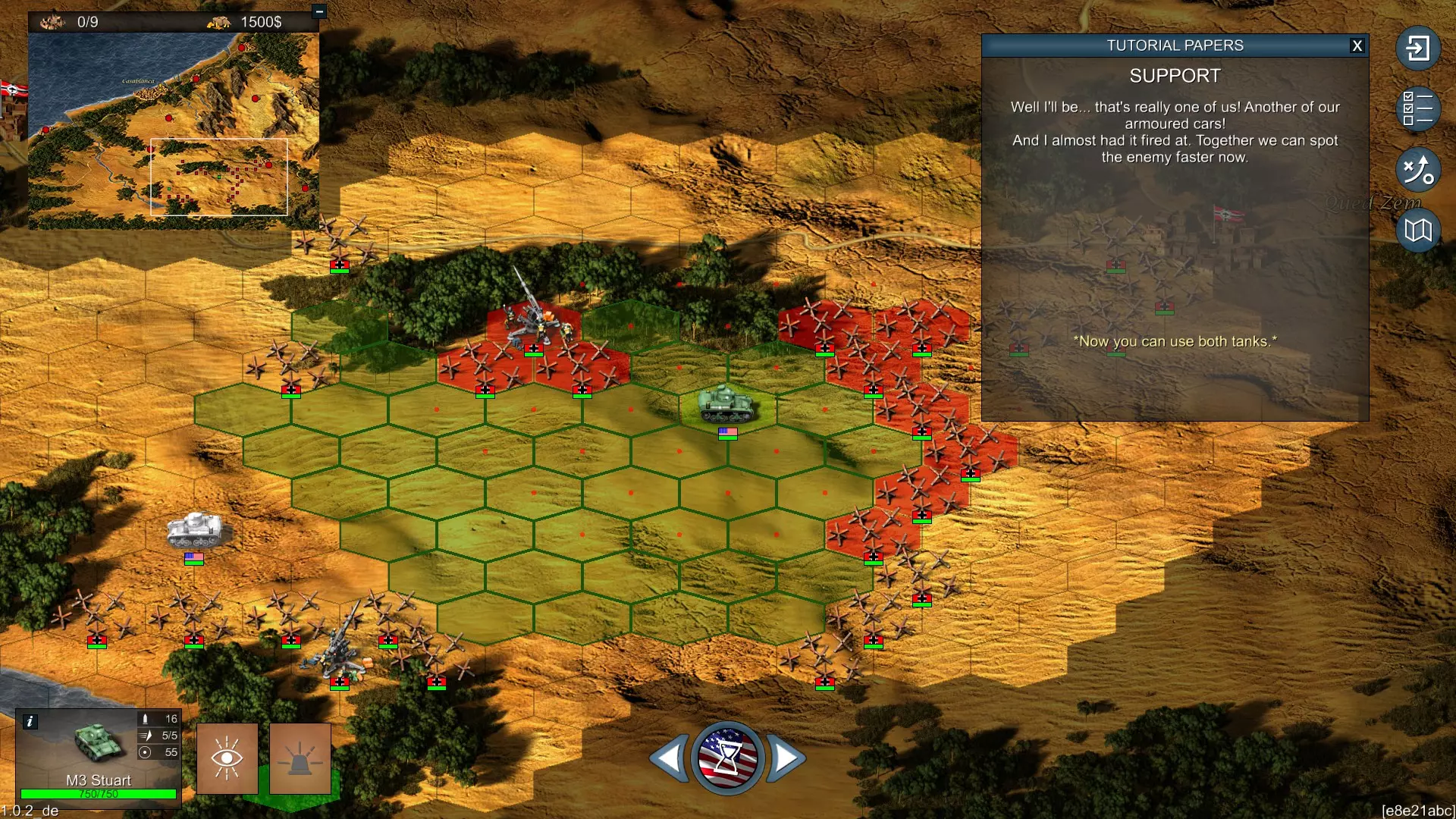This screenshot has height=819, width=1456.
Task: Activate the eye spotting ability
Action: click(x=227, y=758)
